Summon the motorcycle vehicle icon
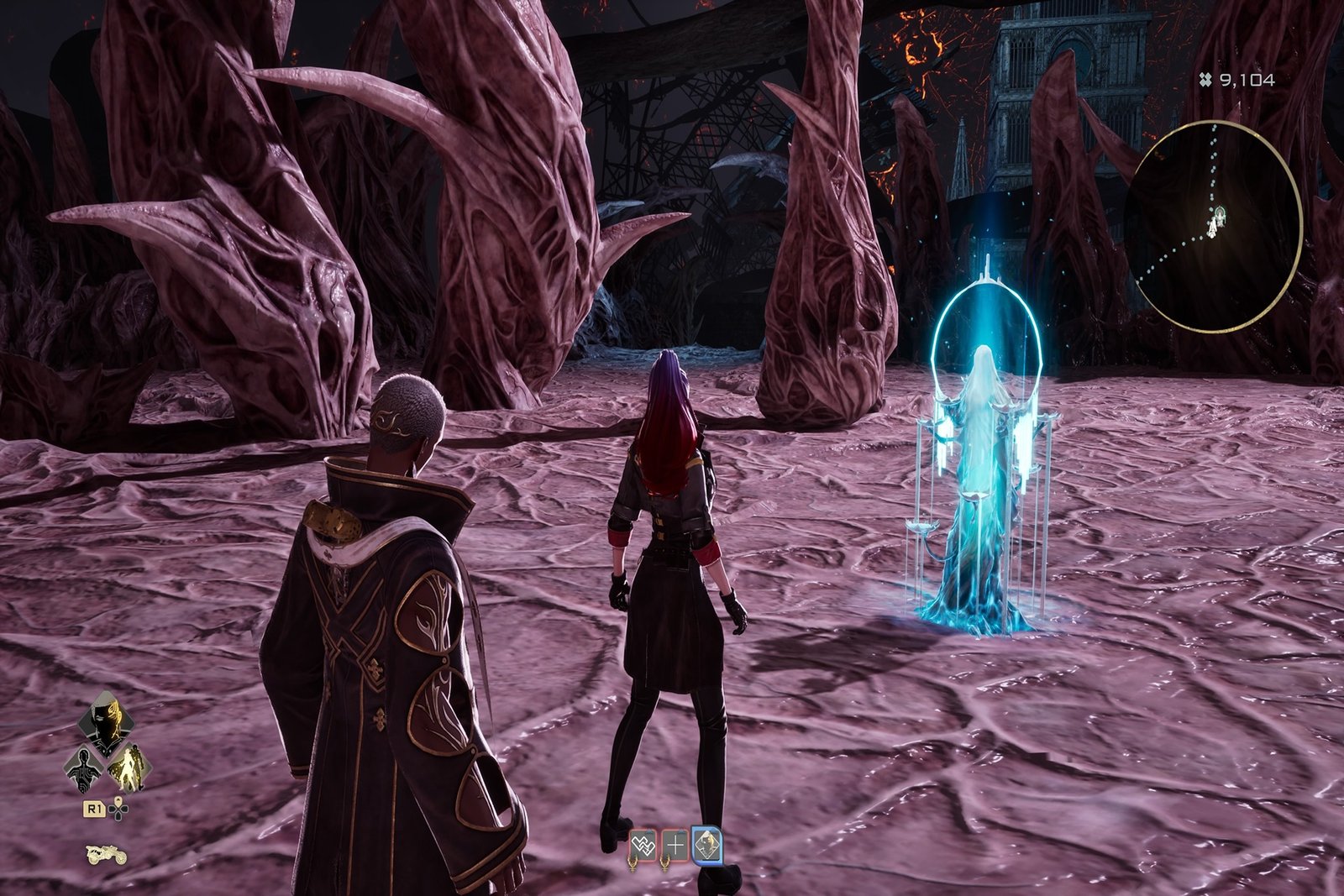The image size is (1344, 896). pyautogui.click(x=107, y=855)
